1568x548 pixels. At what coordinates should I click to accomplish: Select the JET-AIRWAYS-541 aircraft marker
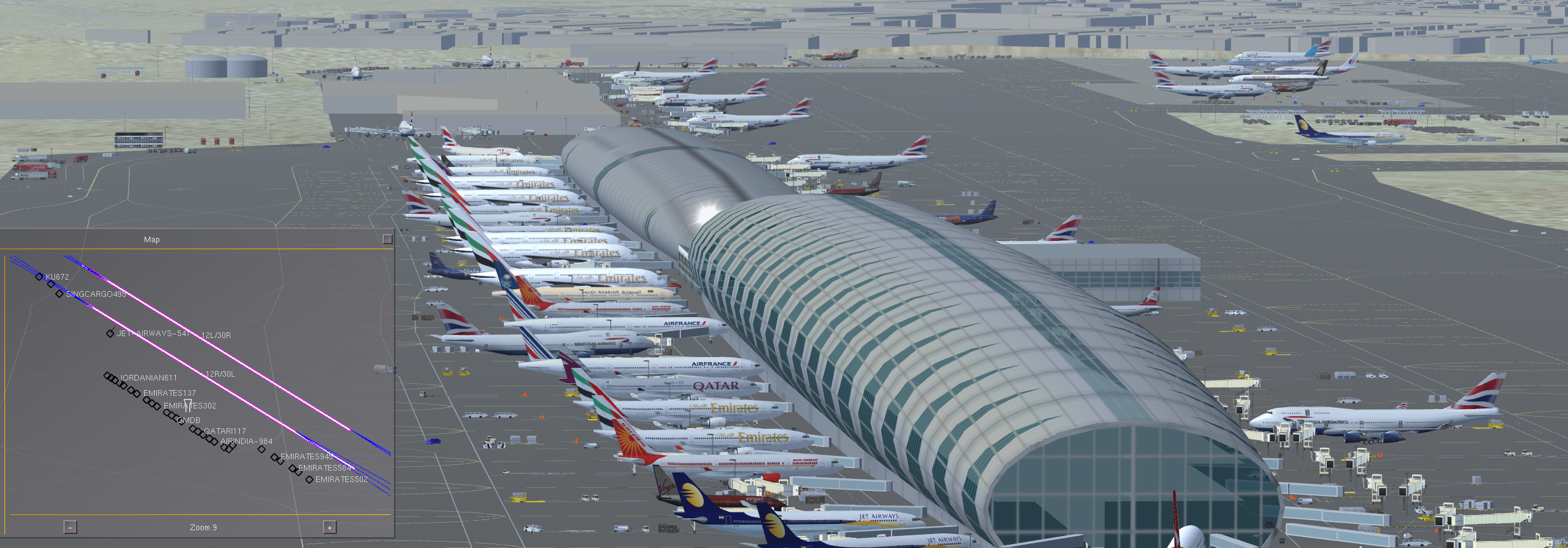click(x=109, y=333)
